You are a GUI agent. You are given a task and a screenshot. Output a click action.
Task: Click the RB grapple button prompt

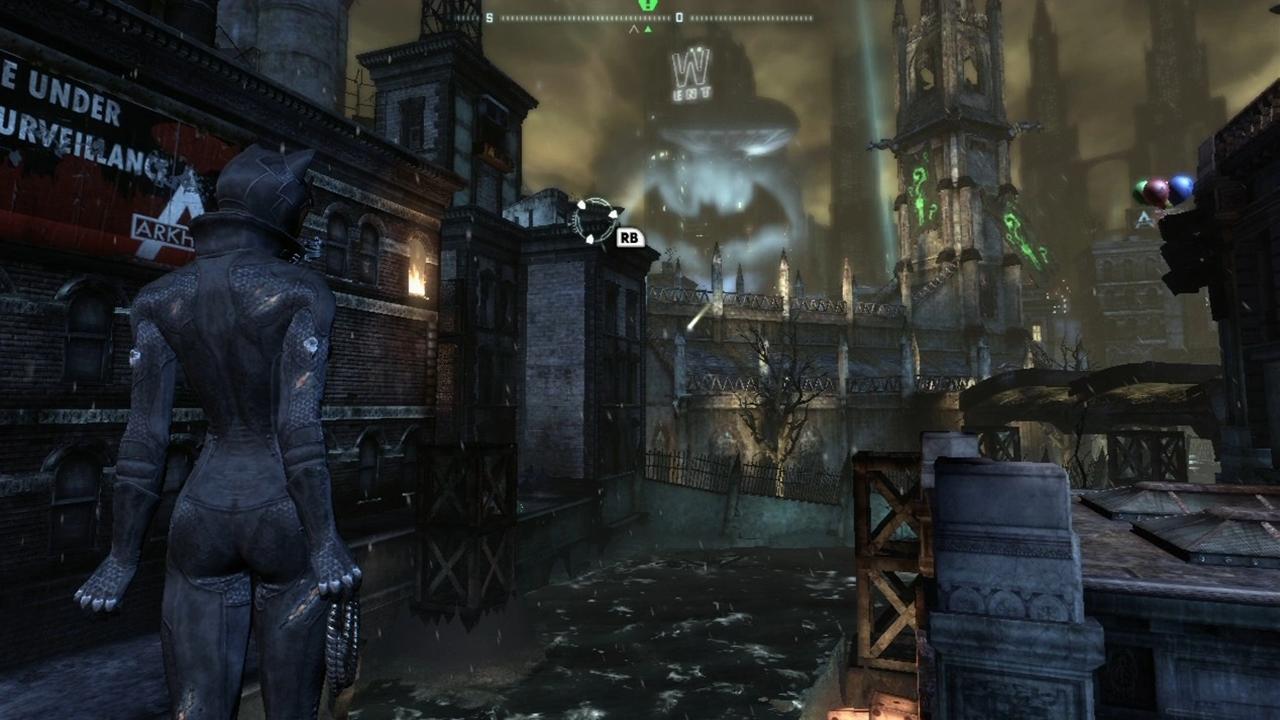tap(630, 238)
